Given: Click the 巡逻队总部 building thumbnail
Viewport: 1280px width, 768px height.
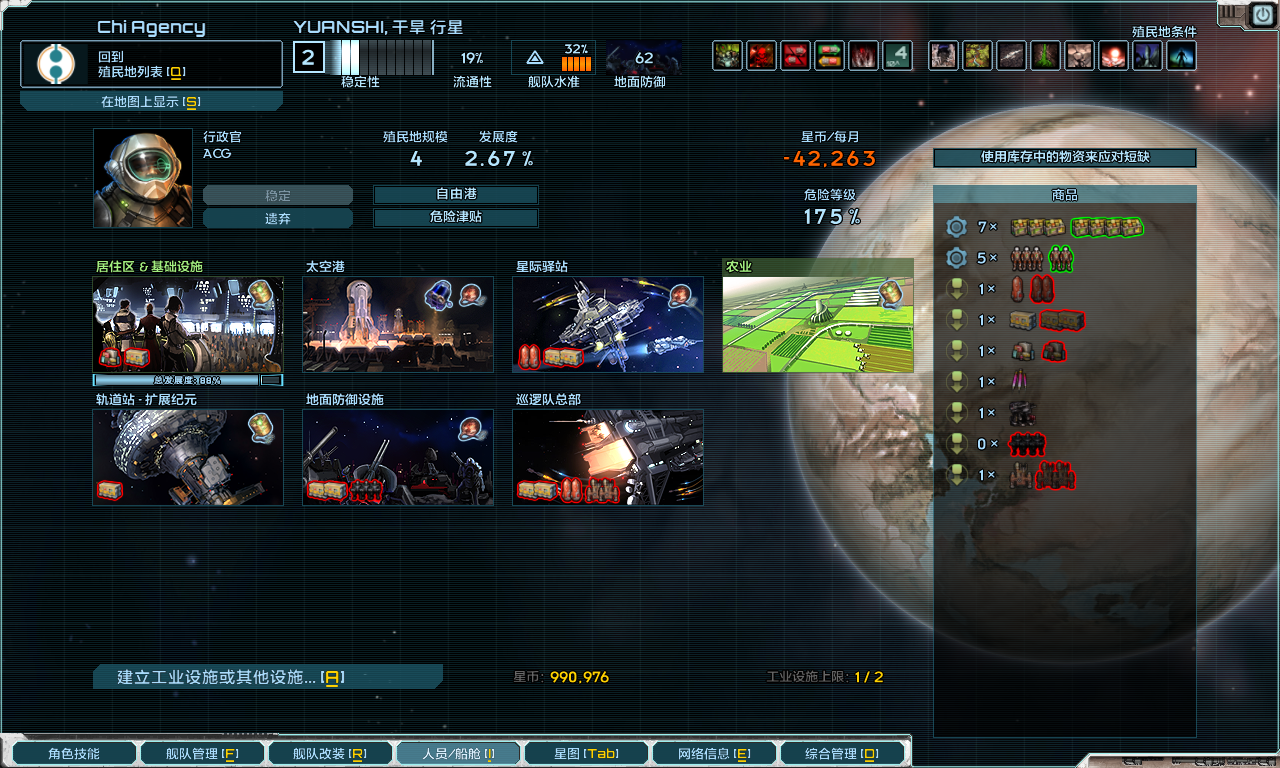Looking at the screenshot, I should tap(607, 458).
